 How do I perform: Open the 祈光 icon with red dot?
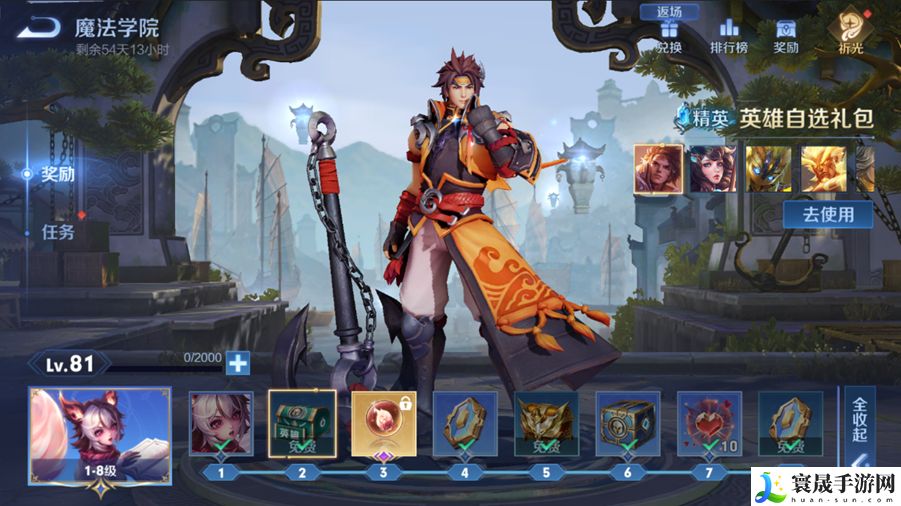coord(852,32)
